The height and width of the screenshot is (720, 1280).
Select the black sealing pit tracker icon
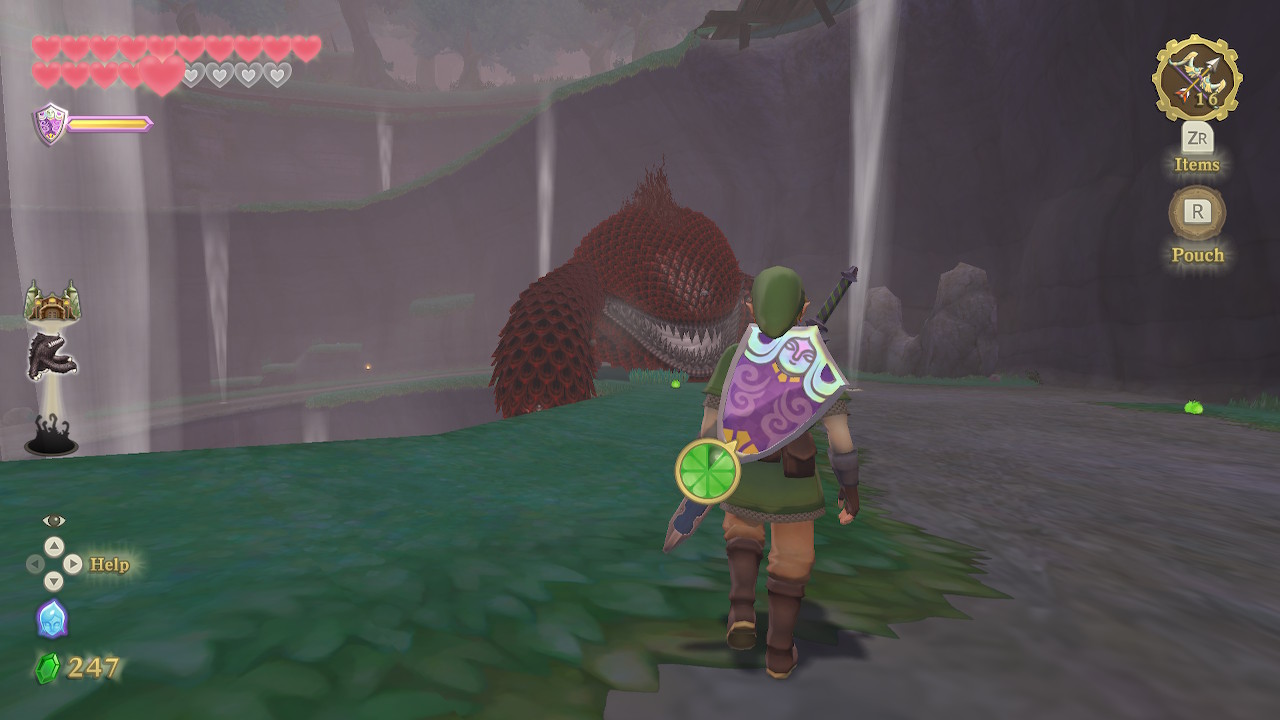[x=51, y=437]
